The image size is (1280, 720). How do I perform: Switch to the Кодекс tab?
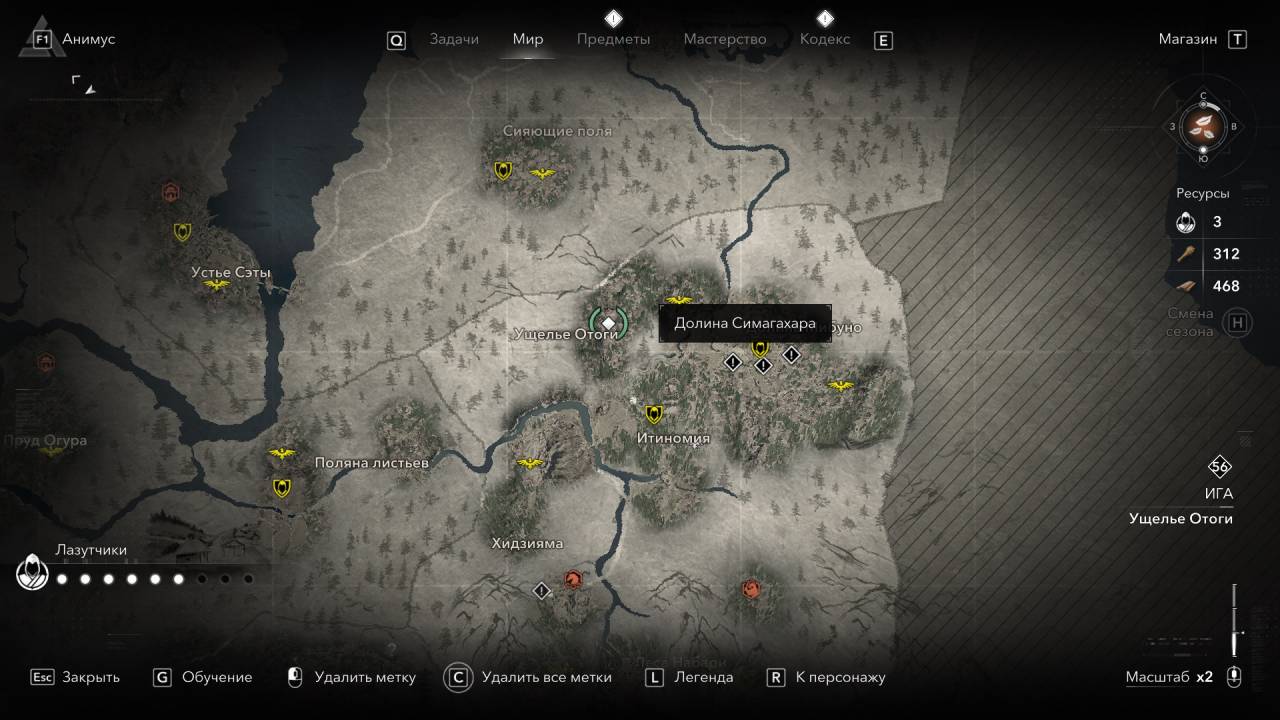(x=825, y=39)
